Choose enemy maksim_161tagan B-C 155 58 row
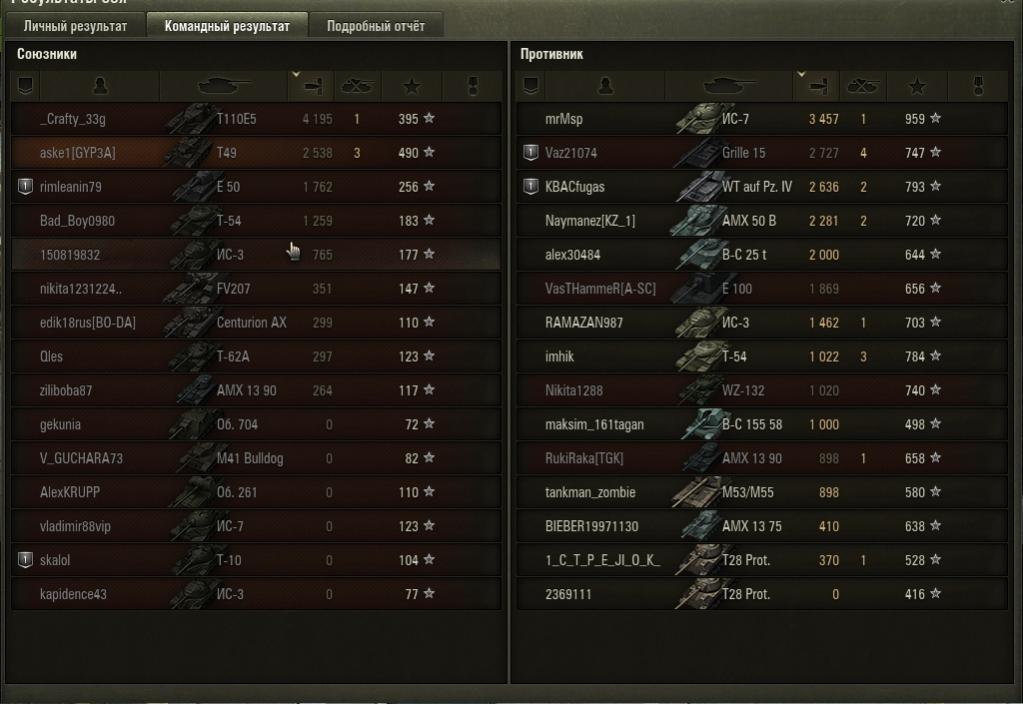The height and width of the screenshot is (704, 1023). pos(760,425)
